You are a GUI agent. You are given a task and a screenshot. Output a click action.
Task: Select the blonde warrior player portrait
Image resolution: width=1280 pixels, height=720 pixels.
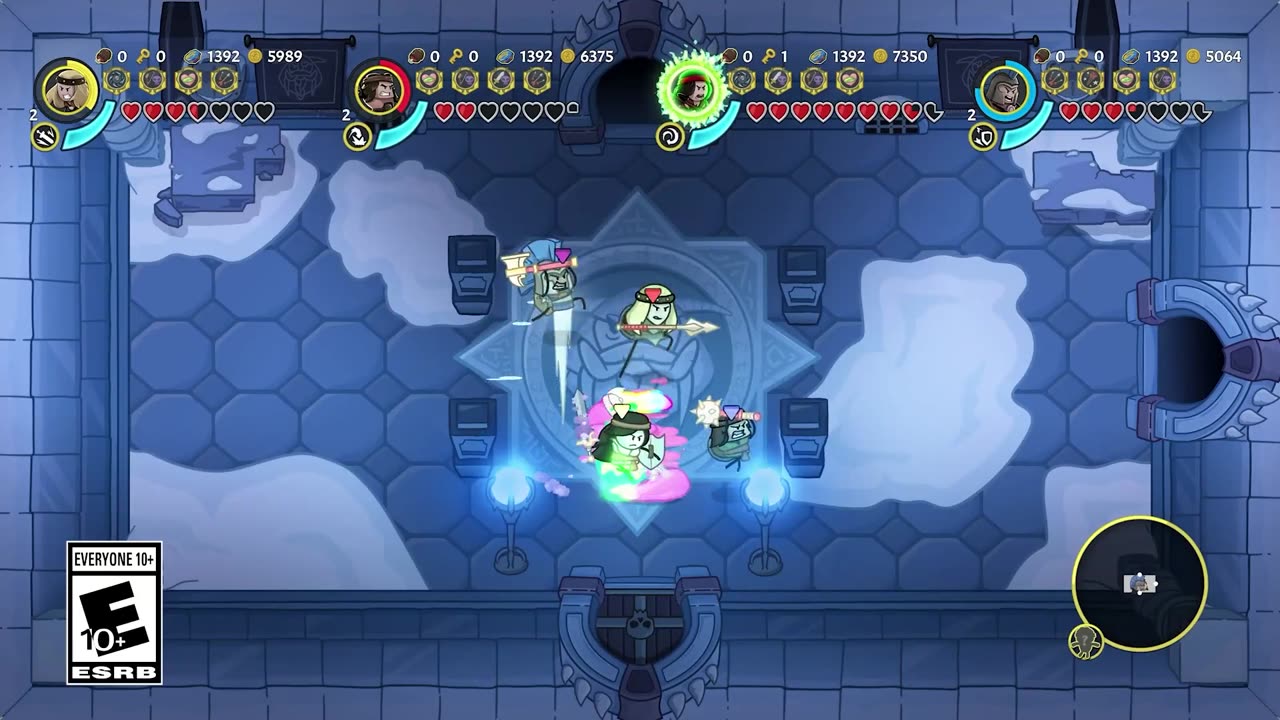(70, 90)
